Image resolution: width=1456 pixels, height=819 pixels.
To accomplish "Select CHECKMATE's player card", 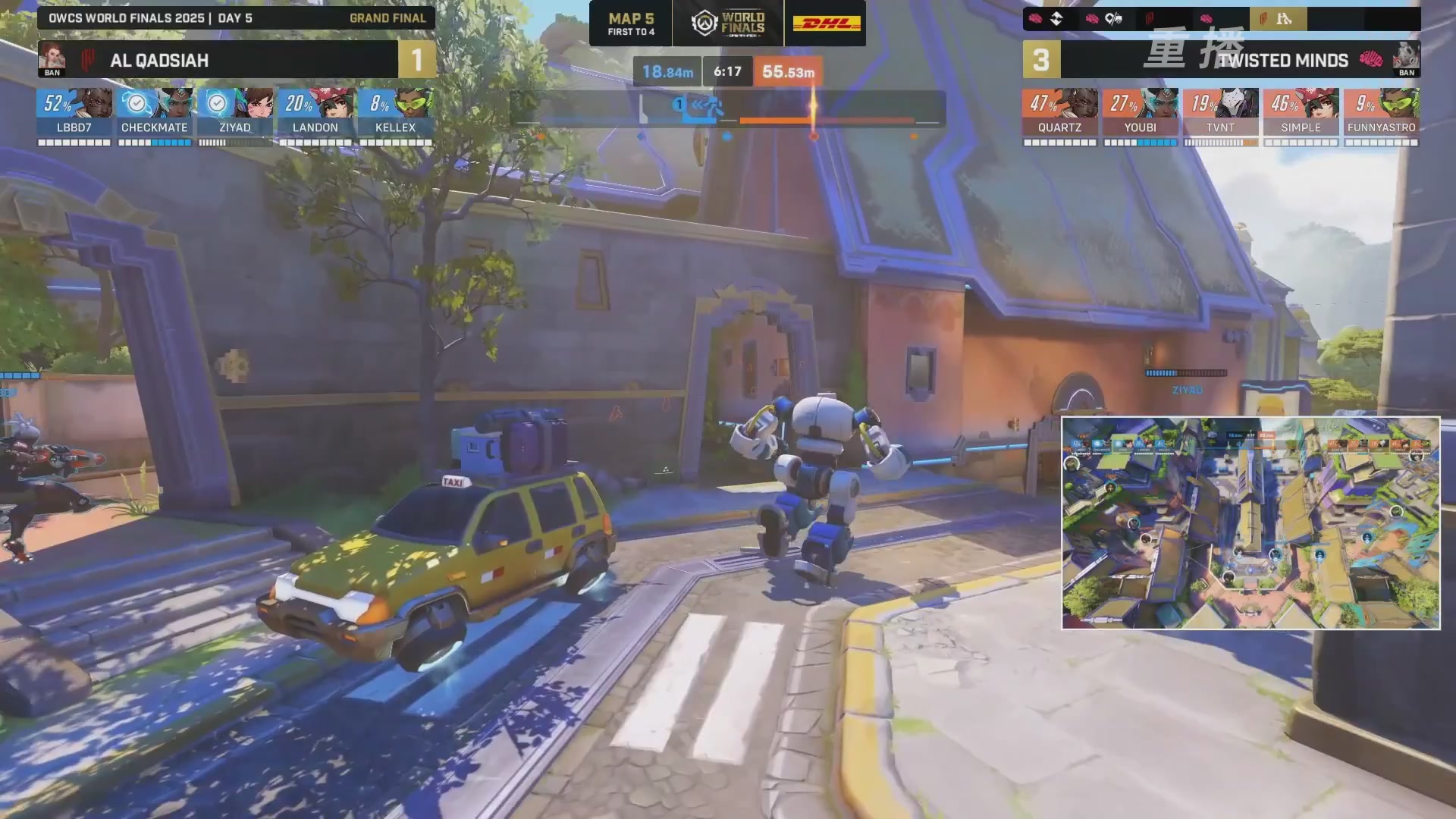I will point(155,115).
